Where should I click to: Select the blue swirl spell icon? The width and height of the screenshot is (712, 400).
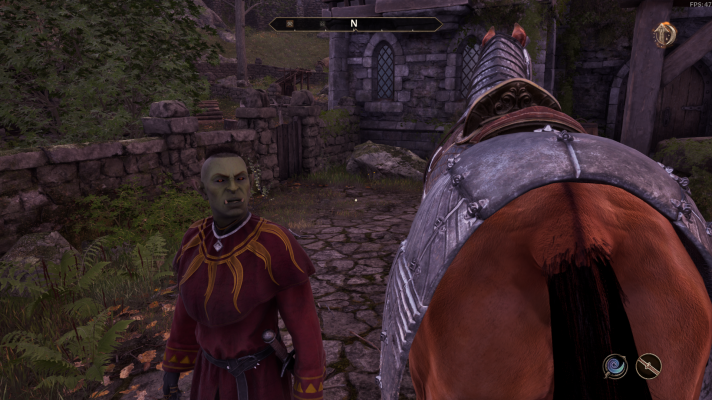tap(615, 367)
